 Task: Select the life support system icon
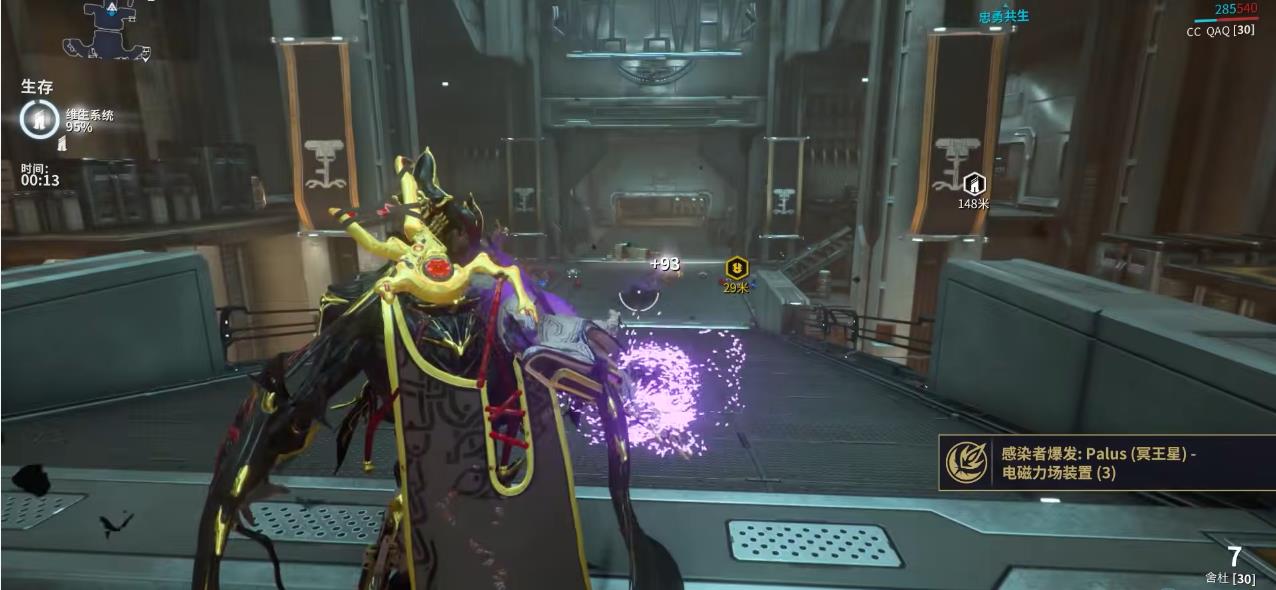point(40,120)
